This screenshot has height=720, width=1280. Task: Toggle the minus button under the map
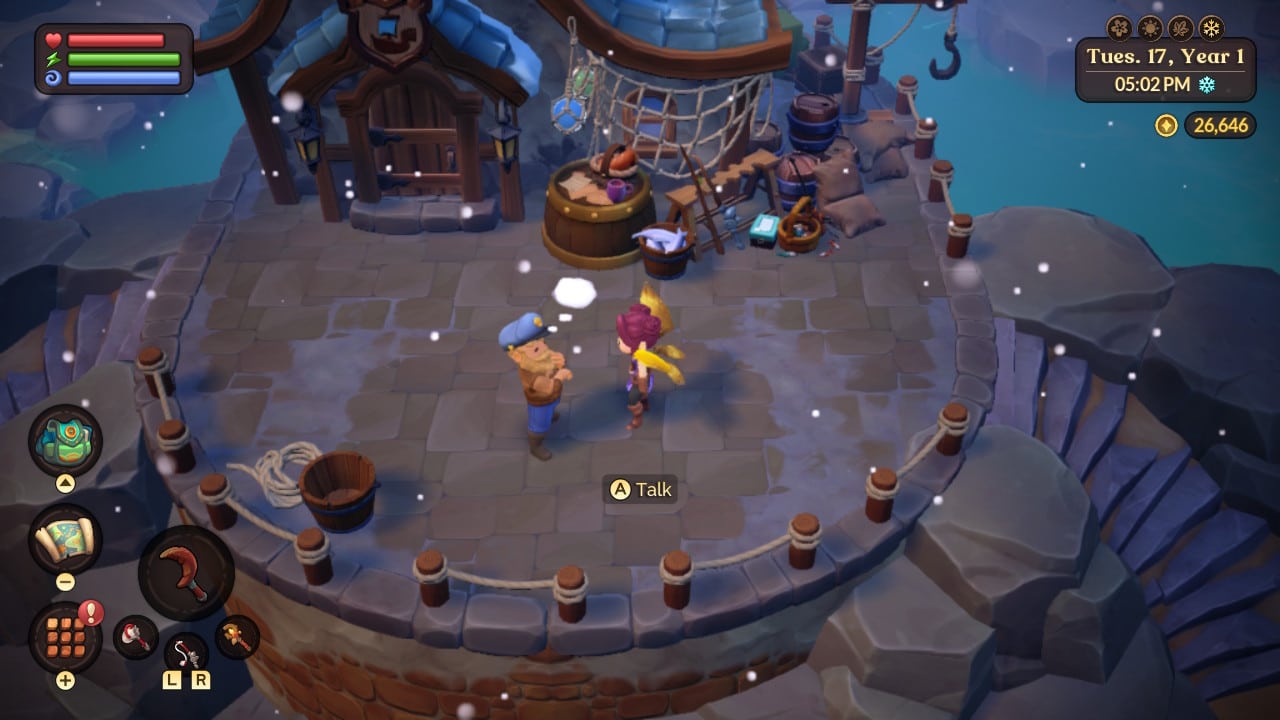64,580
